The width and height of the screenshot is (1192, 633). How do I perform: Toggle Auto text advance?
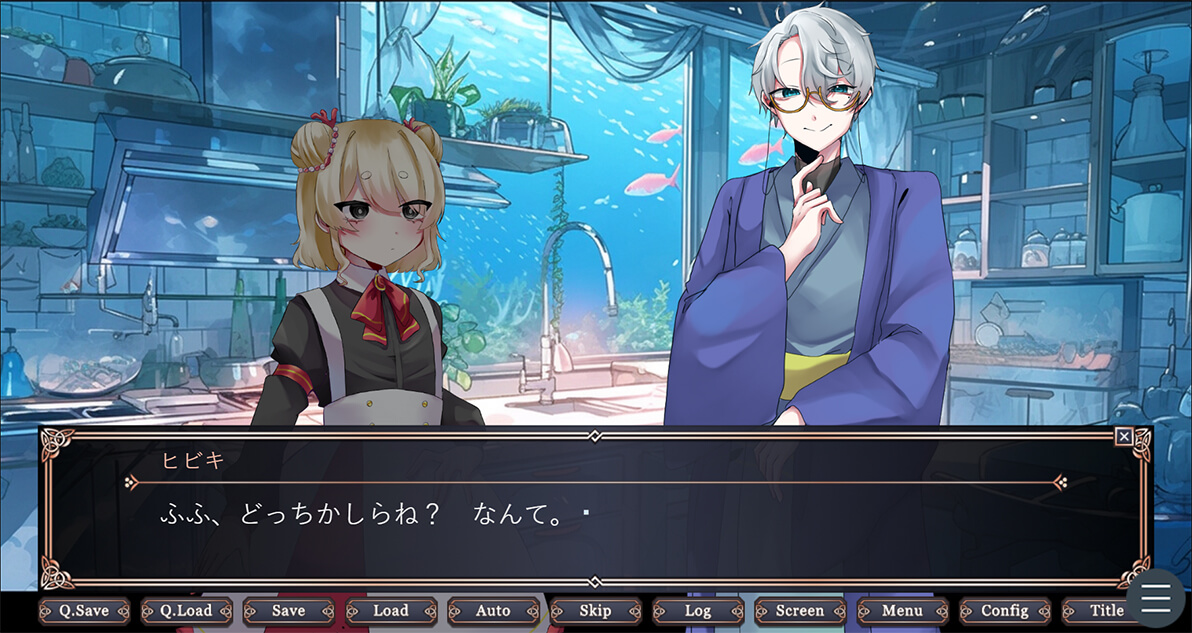[x=493, y=611]
